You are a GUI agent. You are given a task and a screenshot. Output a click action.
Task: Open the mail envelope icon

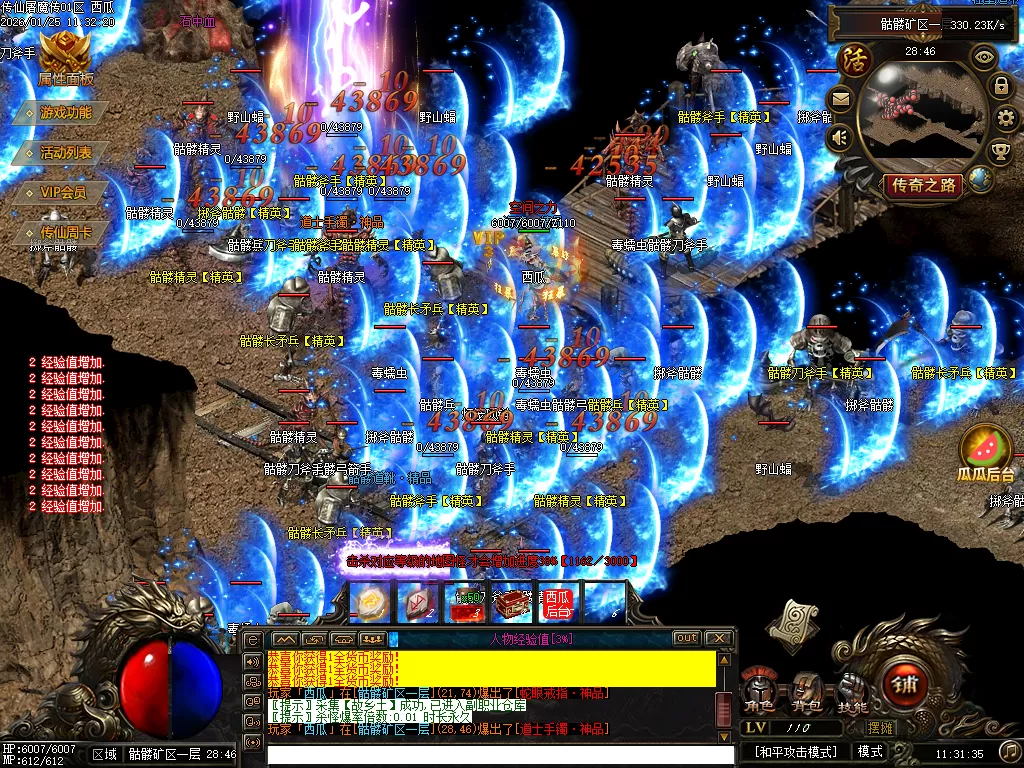point(840,98)
